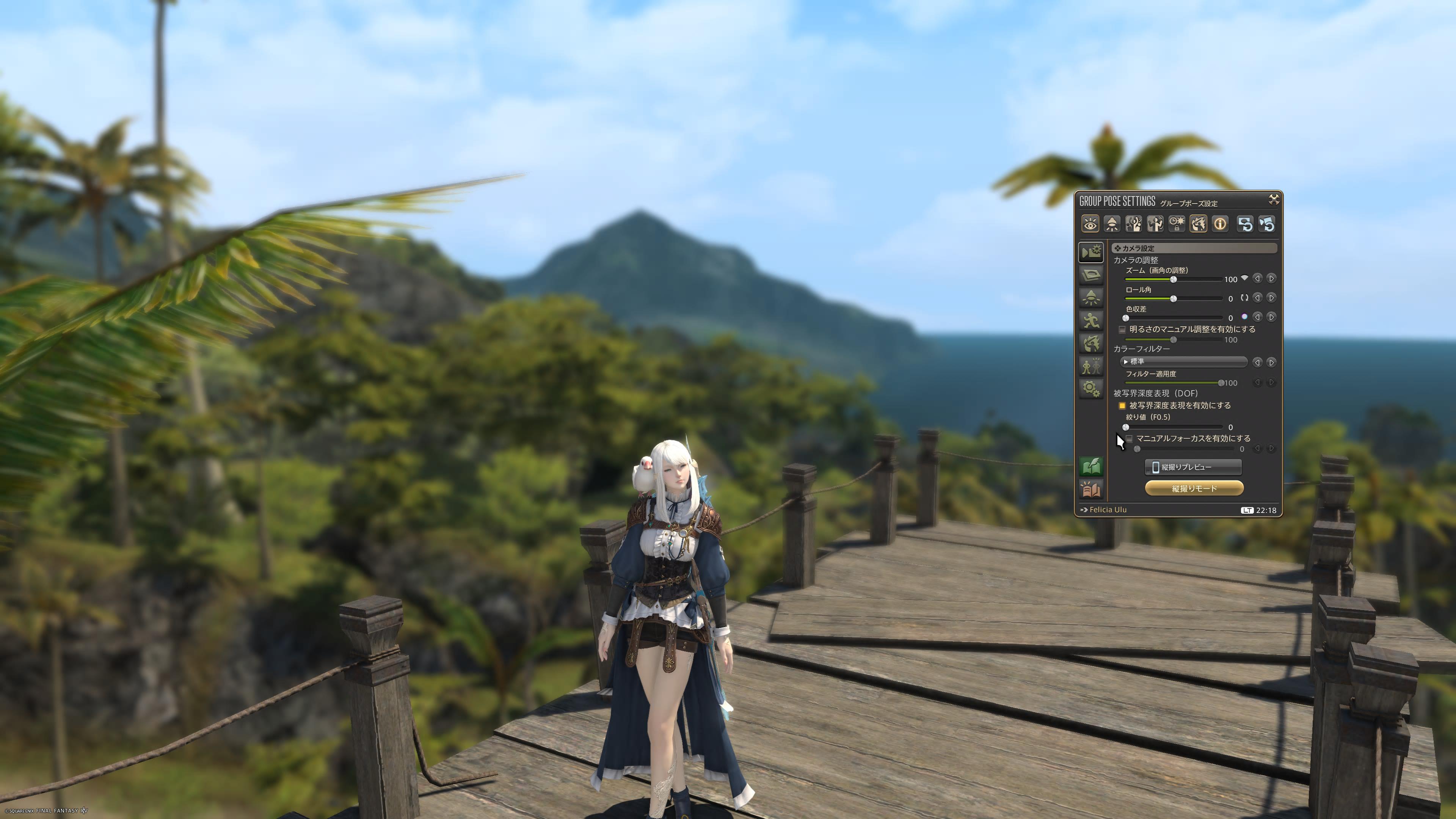Increase zoom with the right arrow stepper
1456x819 pixels.
[x=1271, y=279]
